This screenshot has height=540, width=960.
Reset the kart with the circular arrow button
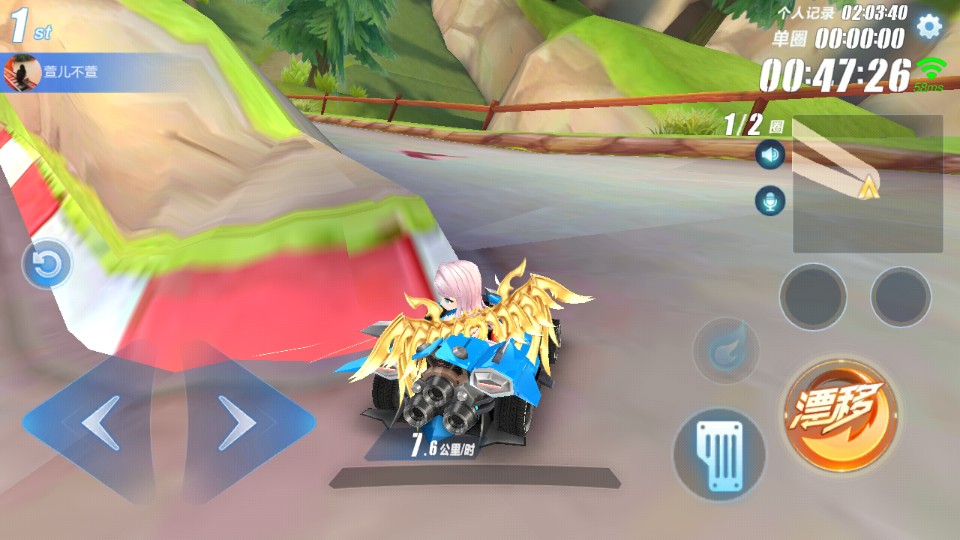tap(47, 265)
